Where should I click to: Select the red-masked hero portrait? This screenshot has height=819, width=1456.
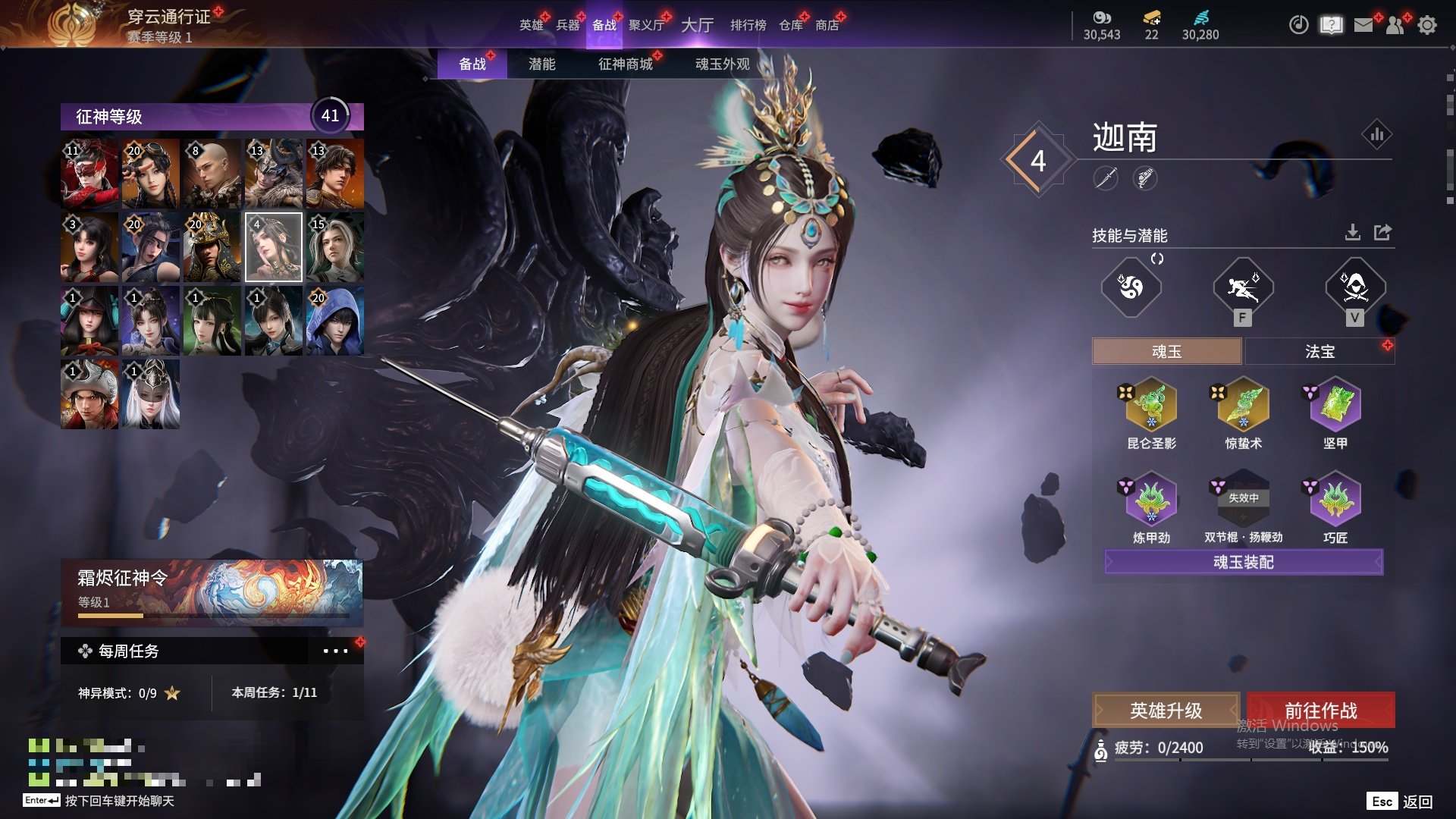tap(89, 174)
